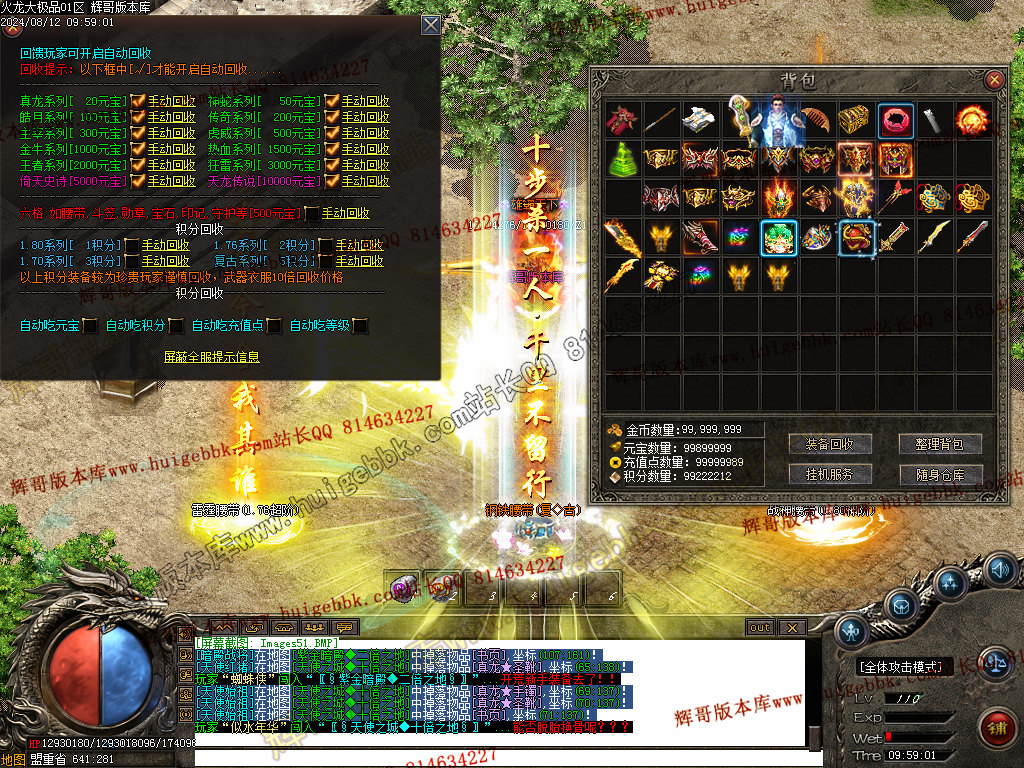Toggle the 天龙传说 10000元宝 recycle checkbox
This screenshot has width=1024, height=768.
coord(332,181)
